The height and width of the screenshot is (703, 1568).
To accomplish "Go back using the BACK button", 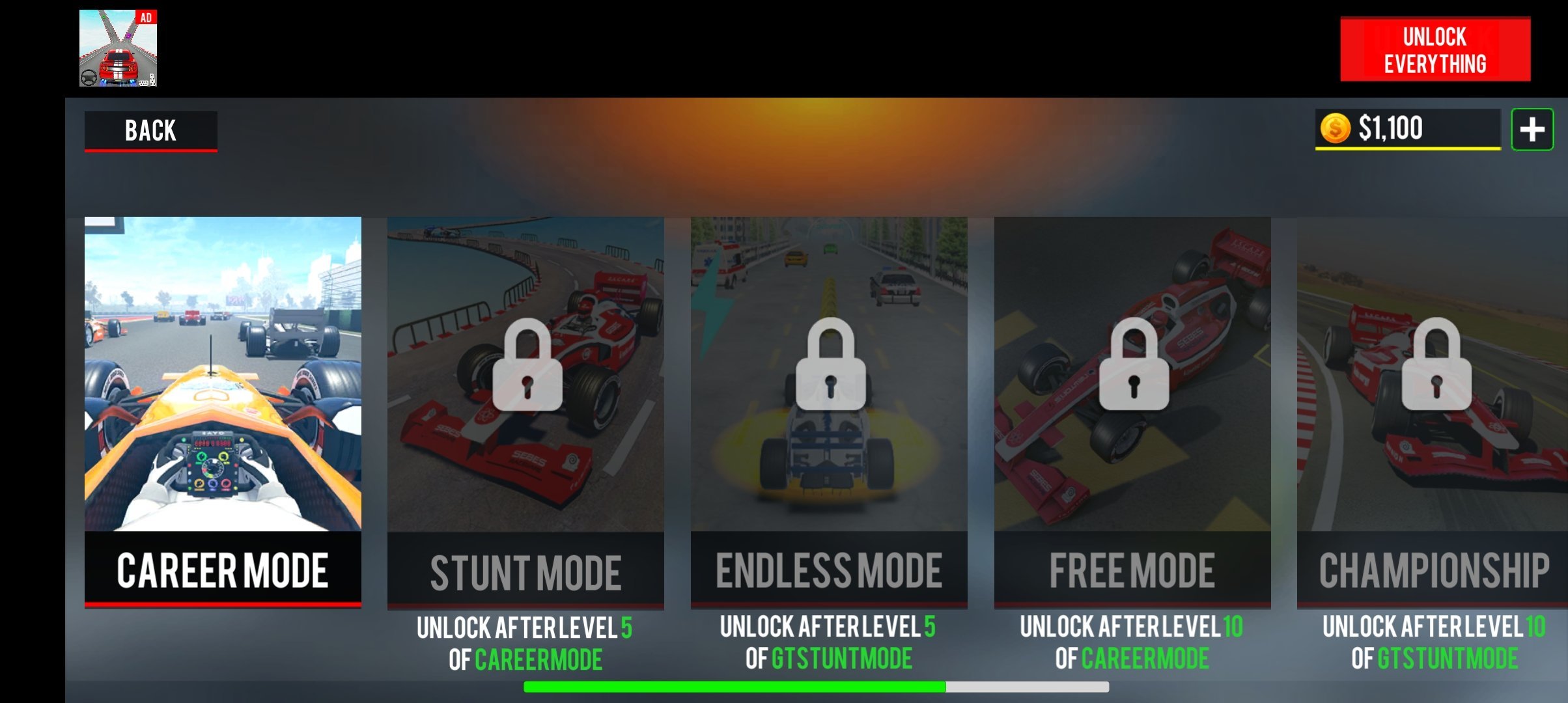I will pos(150,131).
